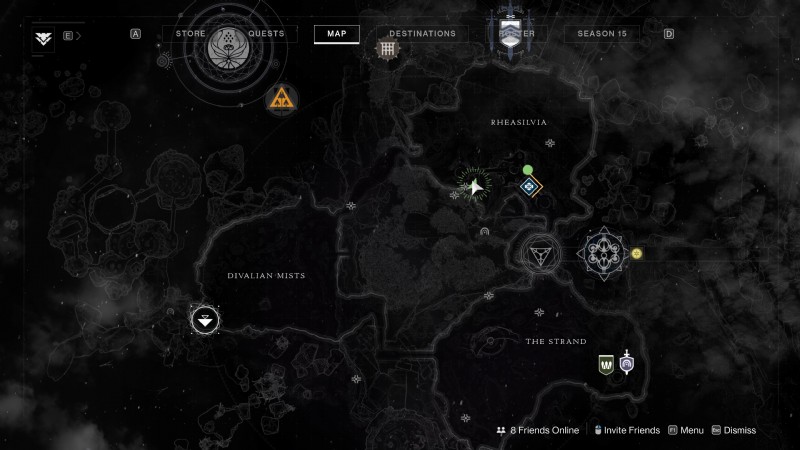The image size is (800, 450).
Task: Open the large circular emblem between Store and Quests
Action: (231, 48)
